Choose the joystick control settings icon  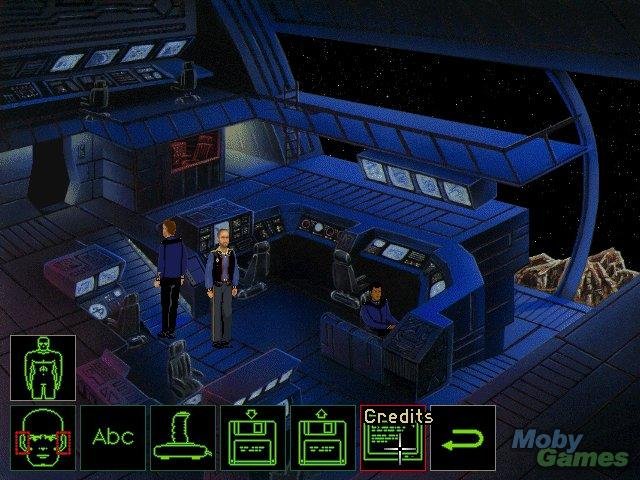182,437
